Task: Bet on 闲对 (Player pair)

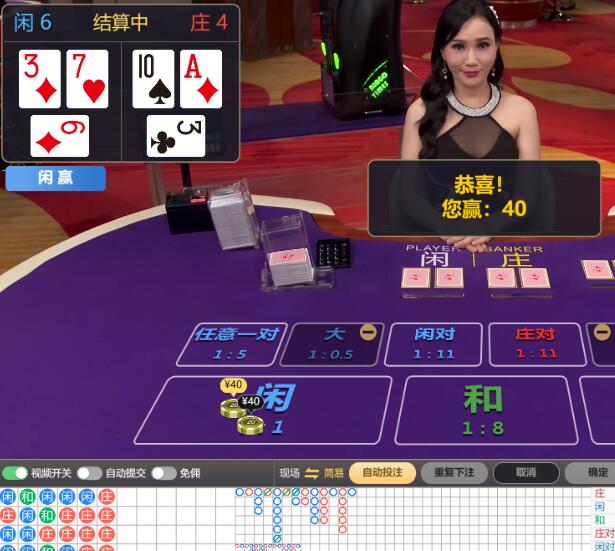Action: (433, 343)
